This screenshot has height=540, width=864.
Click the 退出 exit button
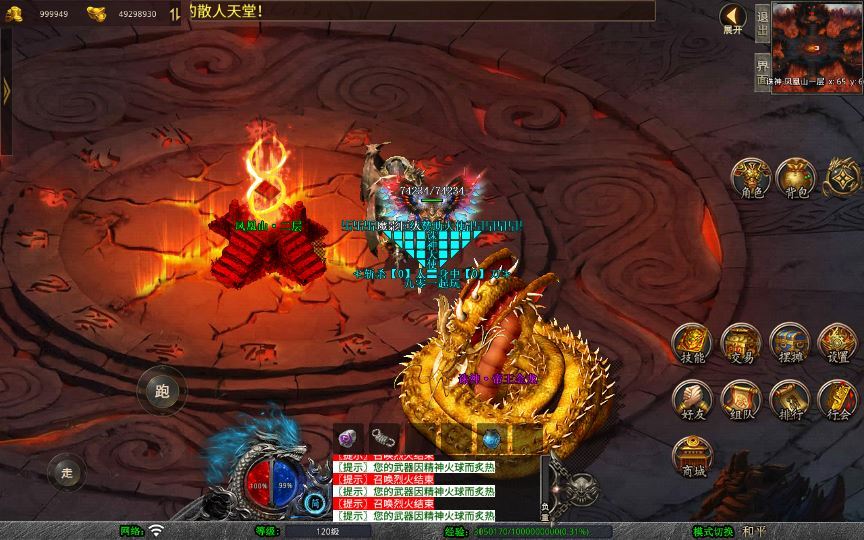763,23
